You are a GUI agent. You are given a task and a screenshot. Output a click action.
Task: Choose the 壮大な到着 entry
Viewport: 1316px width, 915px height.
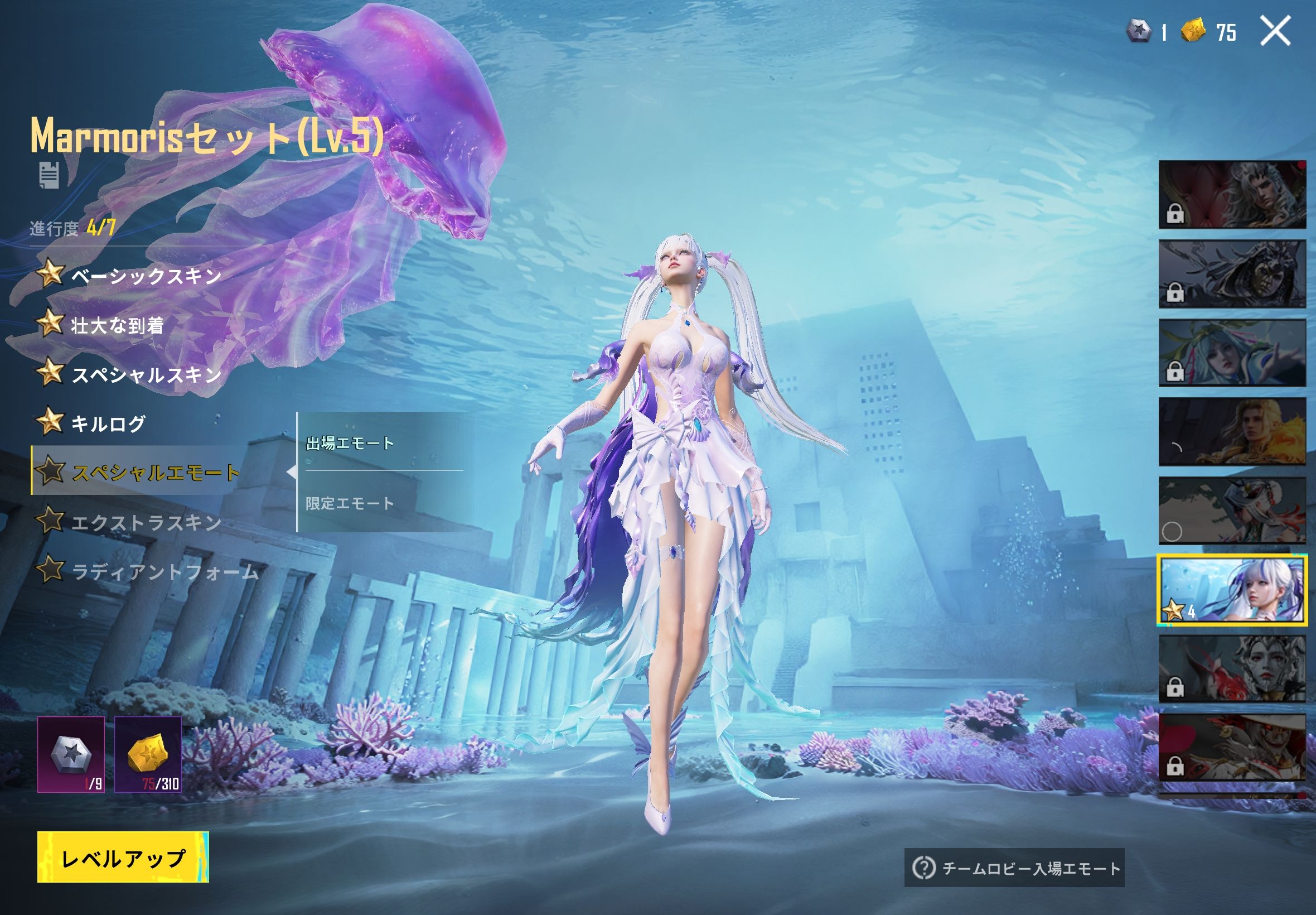click(x=117, y=325)
